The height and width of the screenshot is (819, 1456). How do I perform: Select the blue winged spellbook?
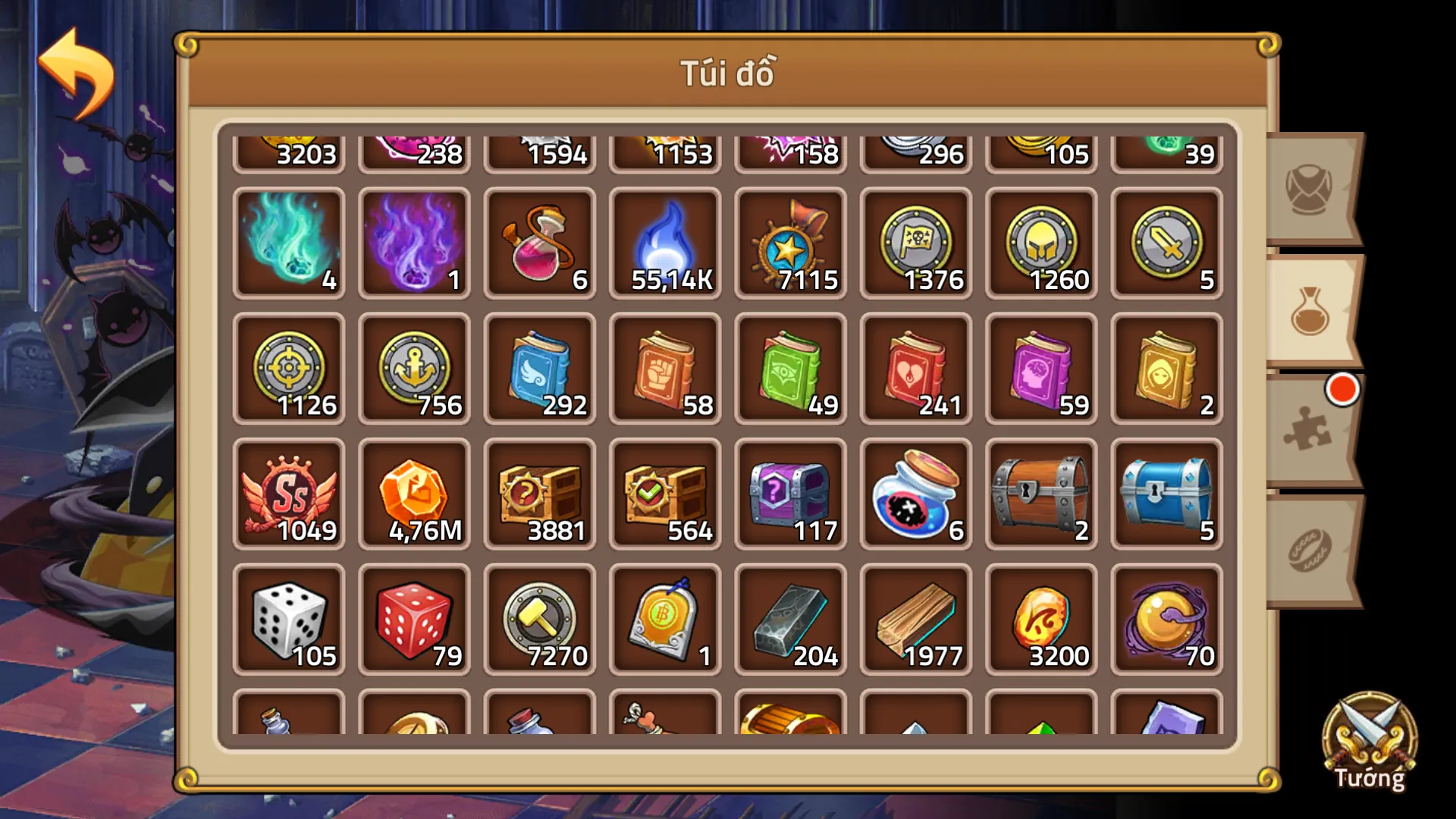pyautogui.click(x=540, y=368)
